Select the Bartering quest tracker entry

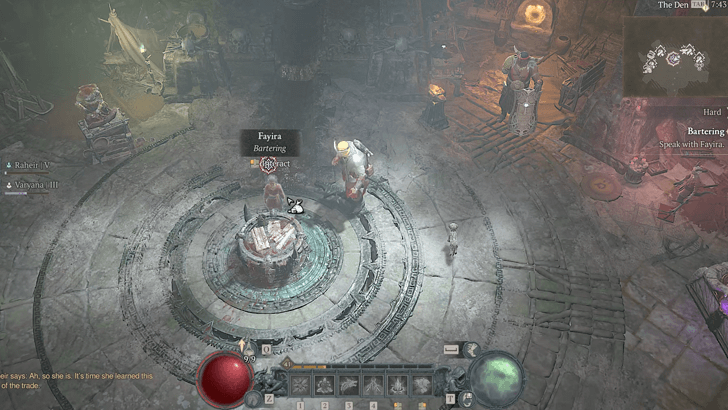[693, 131]
